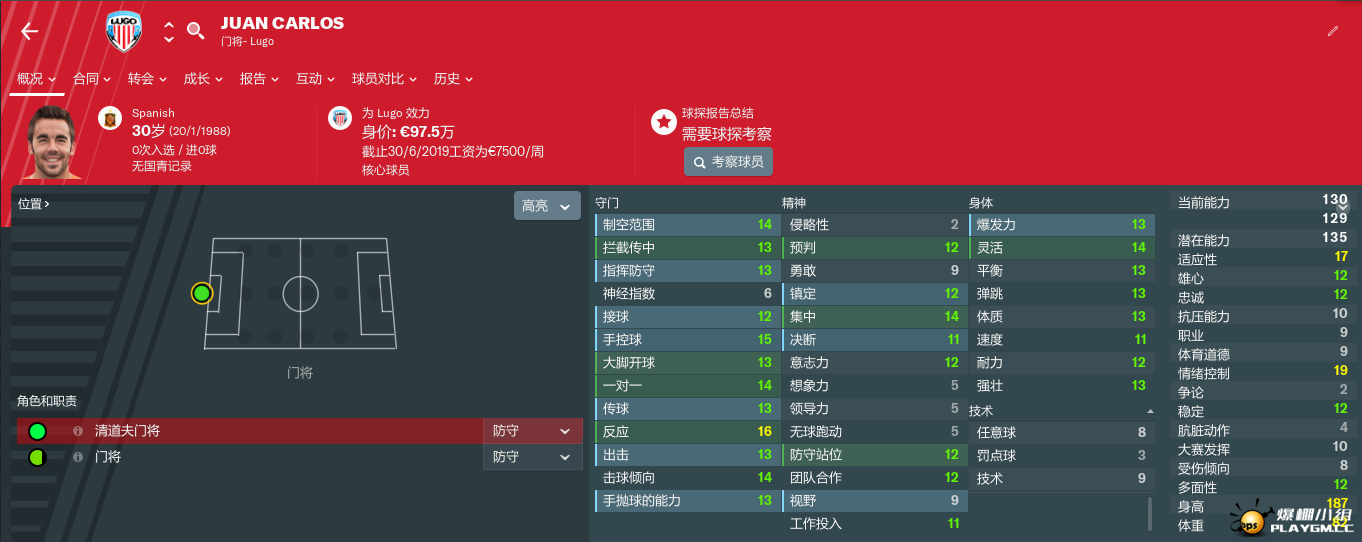Open the player search magnifier

[196, 31]
